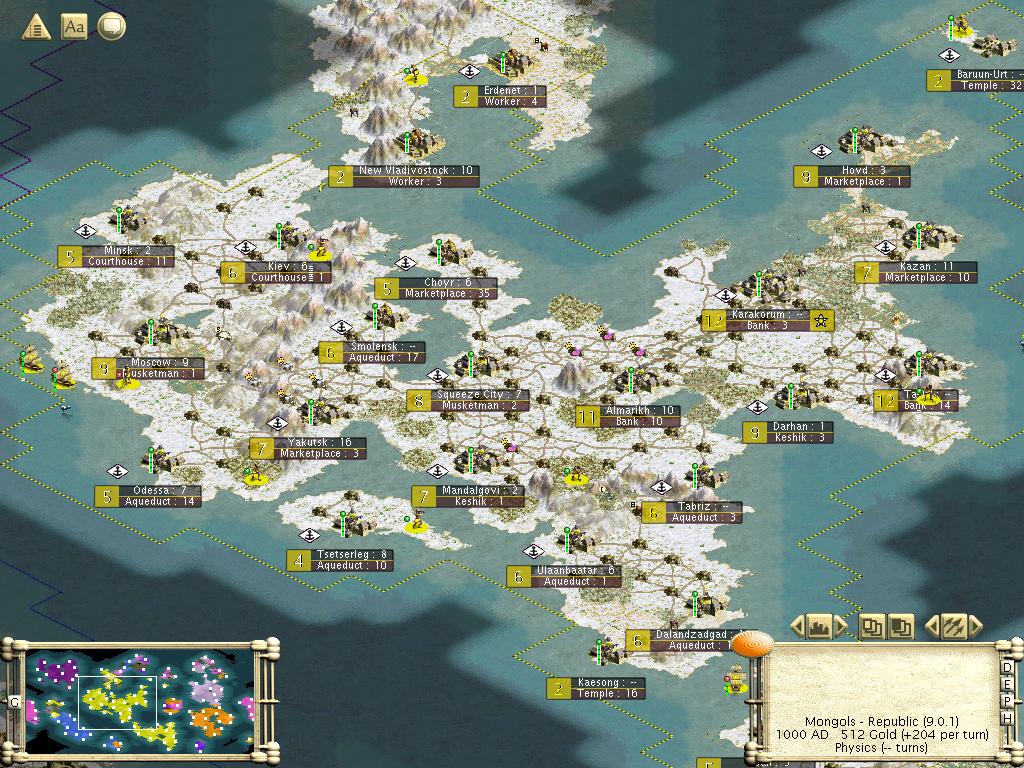Click the P button on info box
This screenshot has height=768, width=1024.
(1007, 701)
